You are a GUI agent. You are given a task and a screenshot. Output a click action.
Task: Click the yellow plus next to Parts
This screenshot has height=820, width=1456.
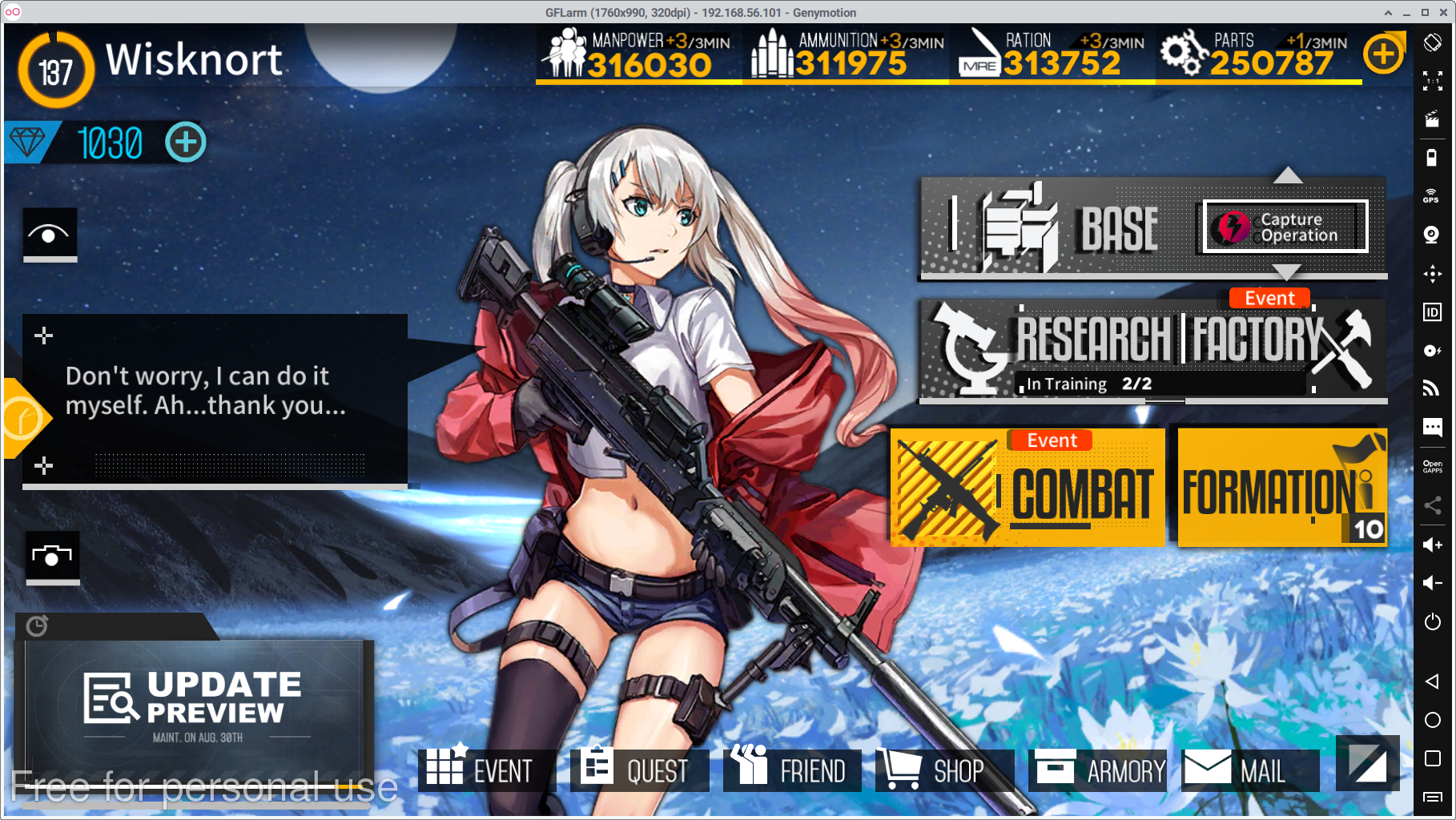1384,54
